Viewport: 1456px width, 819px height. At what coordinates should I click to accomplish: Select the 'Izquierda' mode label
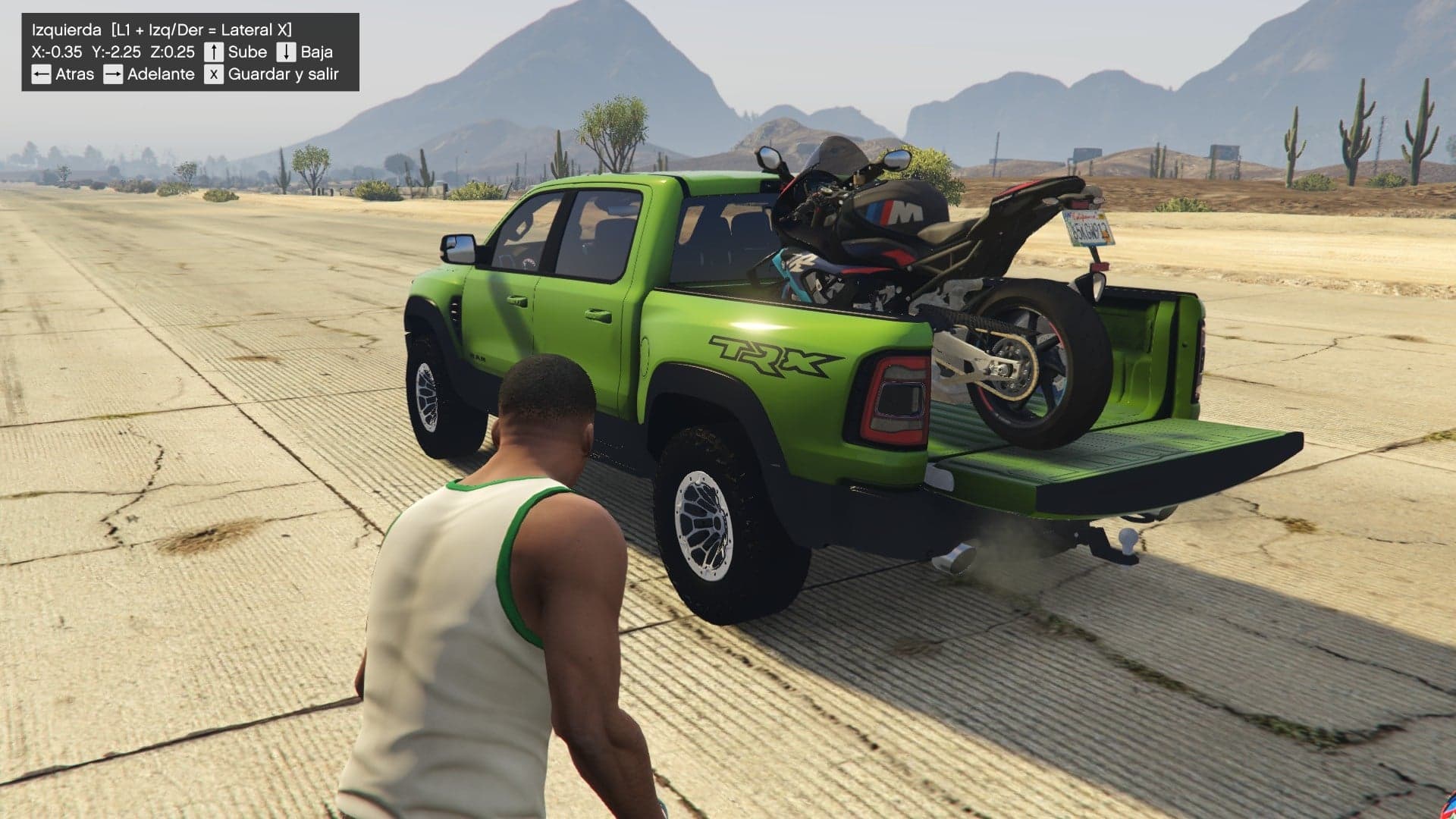67,30
